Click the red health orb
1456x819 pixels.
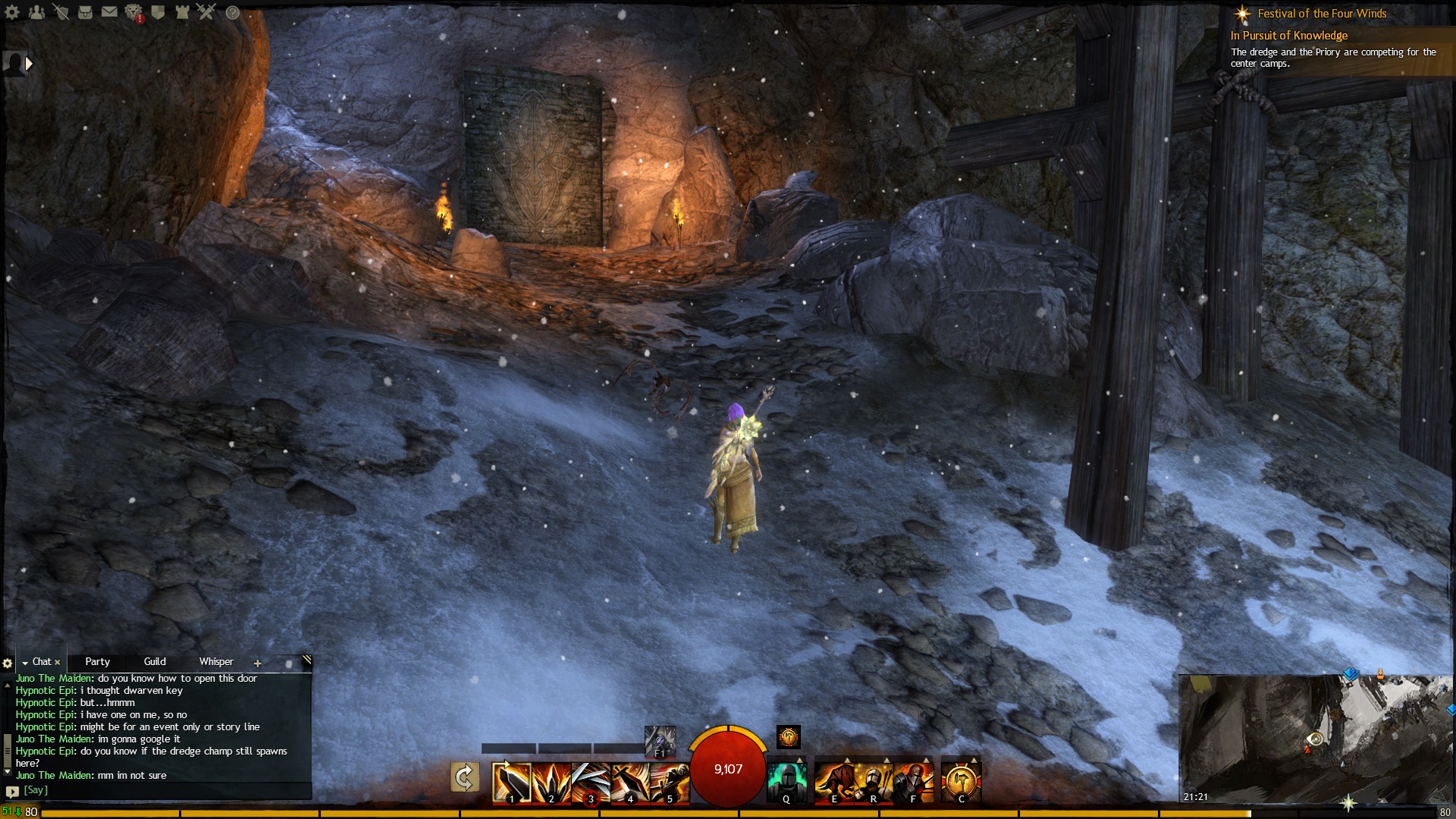pyautogui.click(x=728, y=770)
